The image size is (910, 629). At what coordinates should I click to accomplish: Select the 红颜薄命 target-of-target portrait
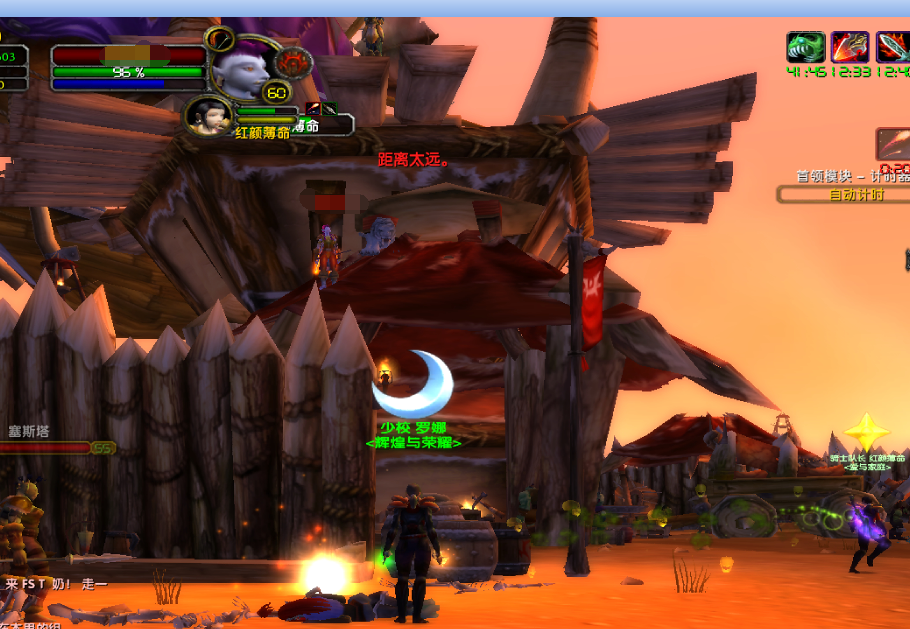pyautogui.click(x=209, y=115)
